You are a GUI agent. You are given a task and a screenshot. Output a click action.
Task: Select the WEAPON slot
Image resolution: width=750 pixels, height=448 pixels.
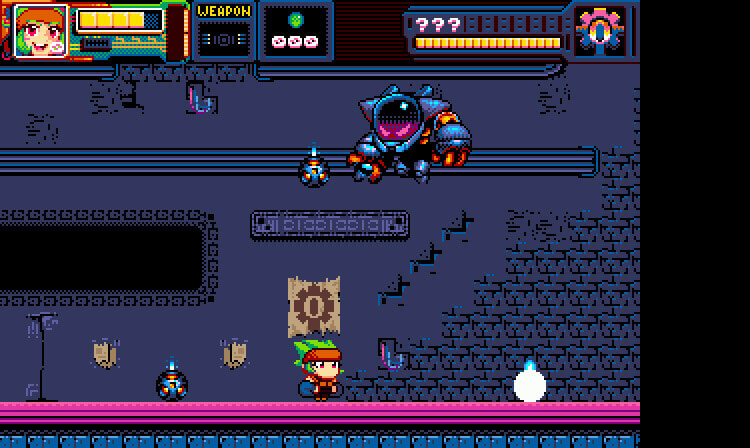(x=223, y=32)
